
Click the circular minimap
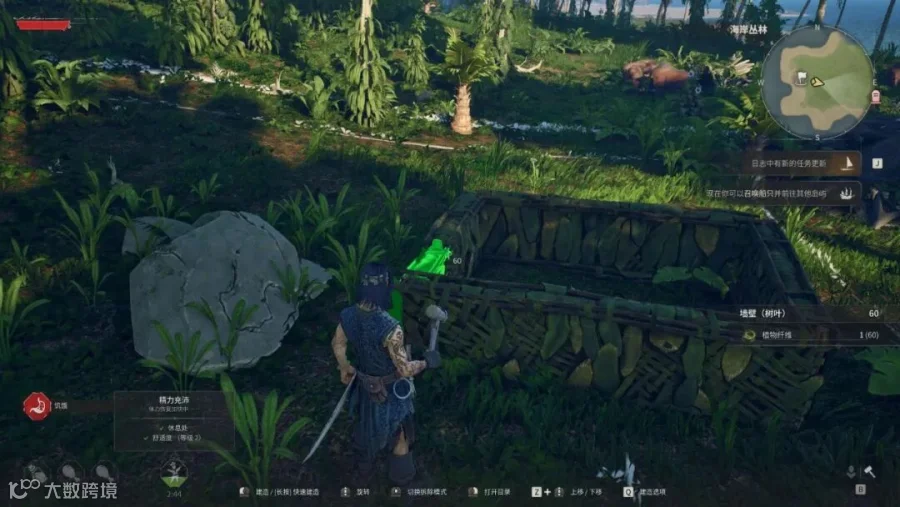[x=817, y=82]
